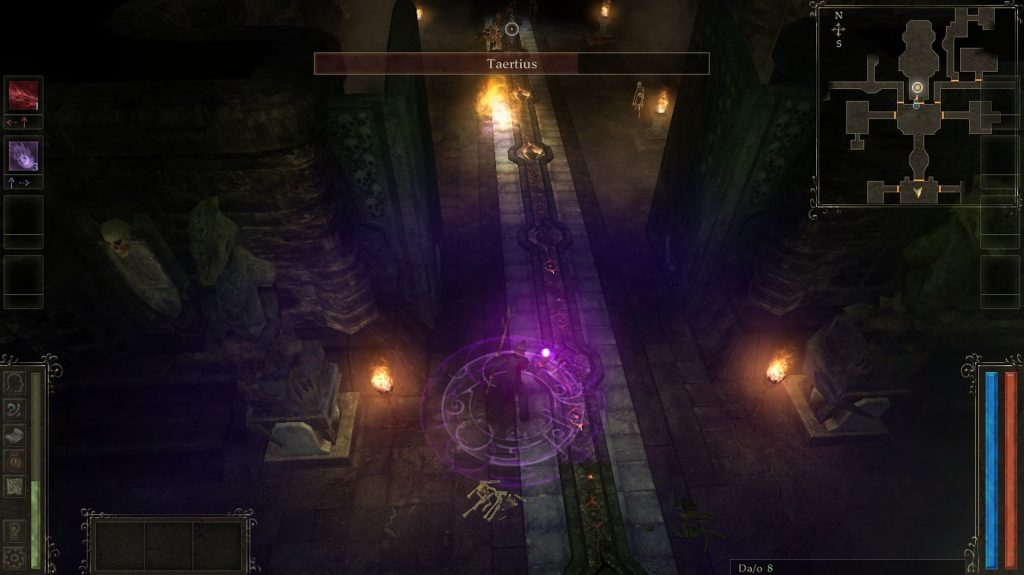The width and height of the screenshot is (1024, 575).
Task: Open the character head profile icon
Action: [x=15, y=383]
